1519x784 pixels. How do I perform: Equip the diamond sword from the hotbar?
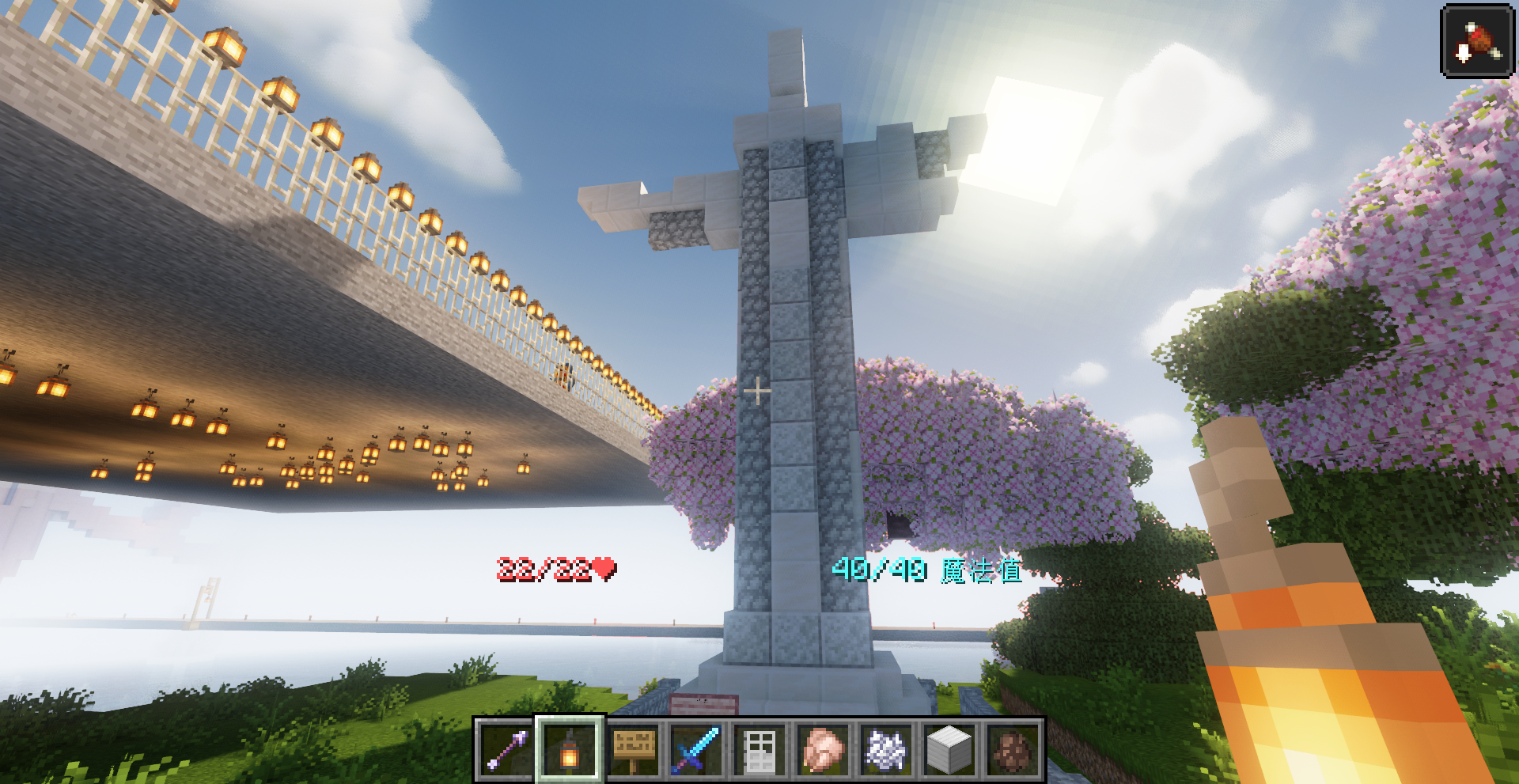coord(697,750)
